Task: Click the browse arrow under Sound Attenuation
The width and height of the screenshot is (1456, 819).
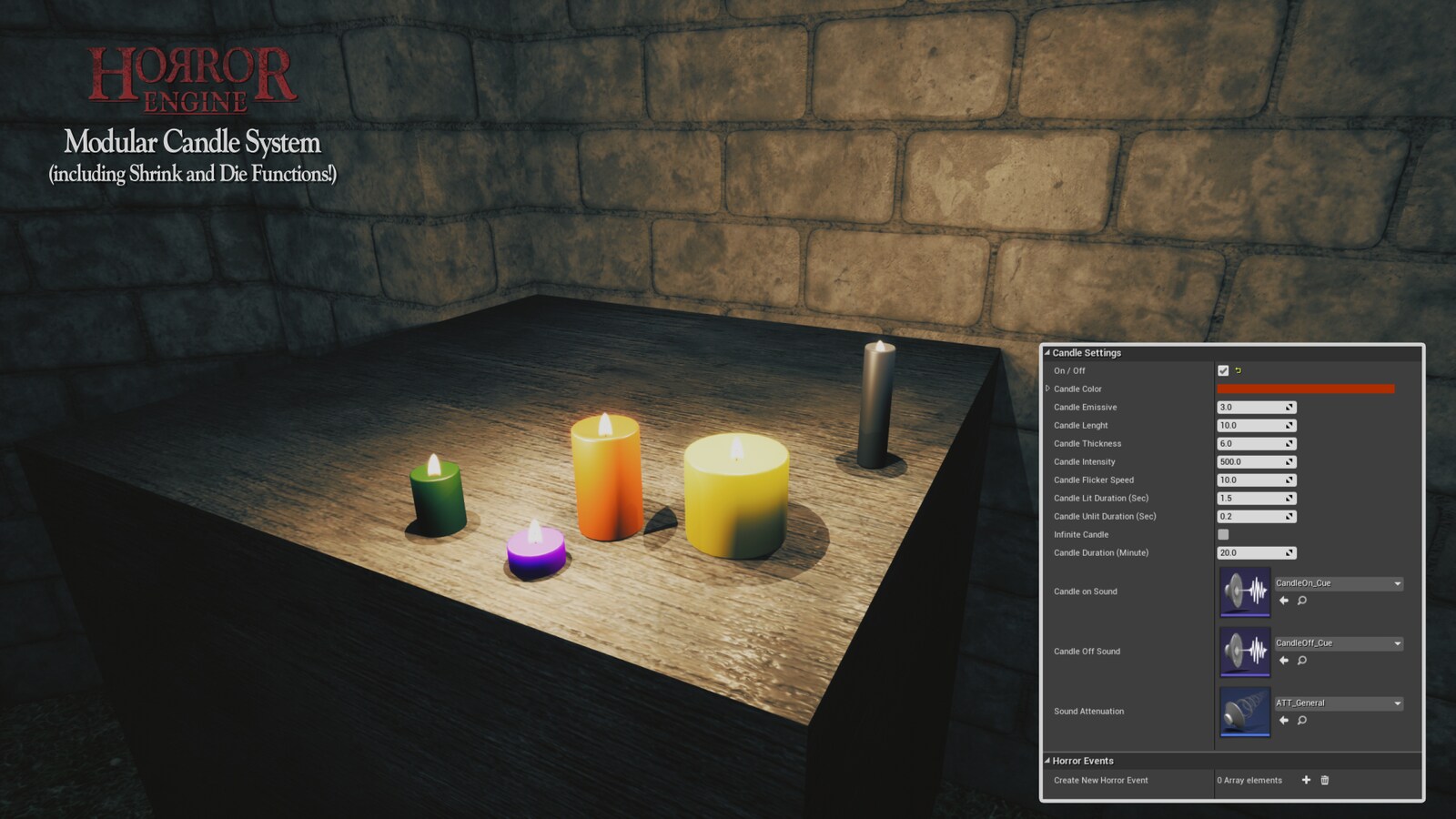Action: pyautogui.click(x=1284, y=719)
